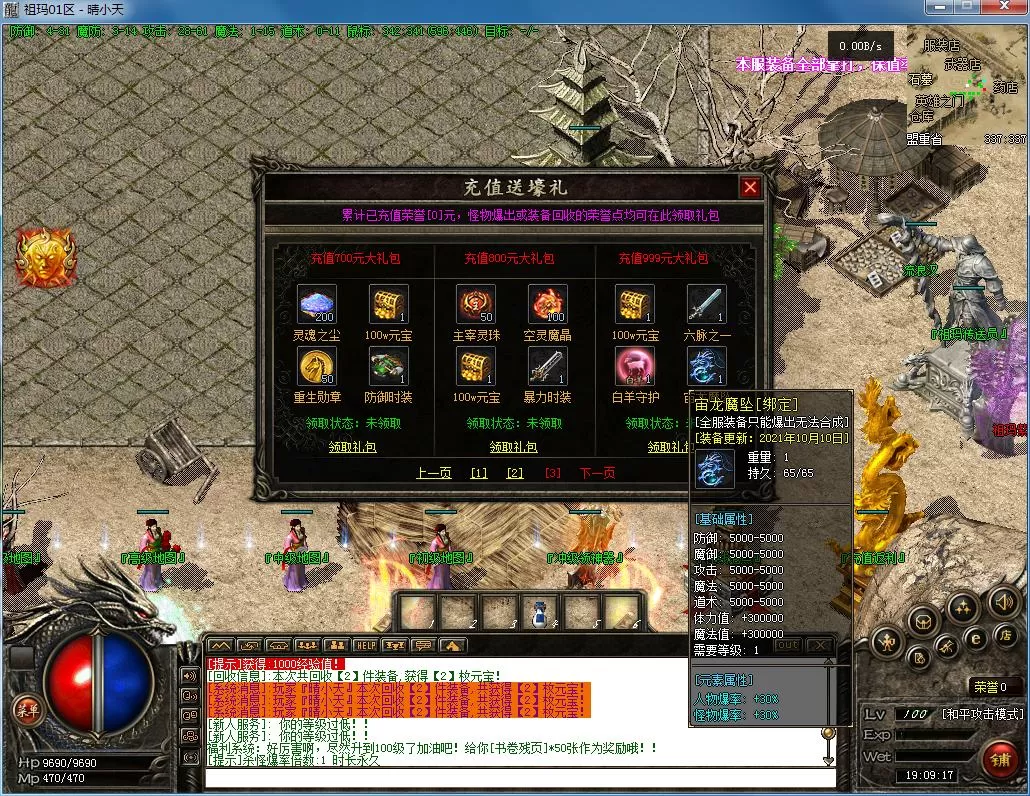Switch to gift page [1]
1030x796 pixels.
pos(479,473)
